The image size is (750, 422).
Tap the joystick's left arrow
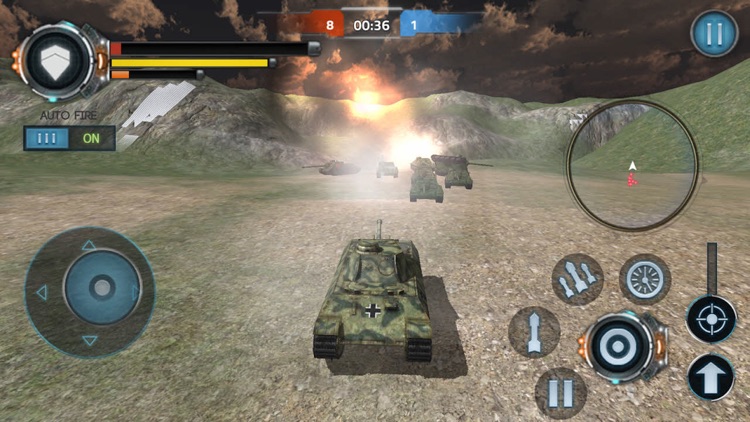(x=41, y=293)
